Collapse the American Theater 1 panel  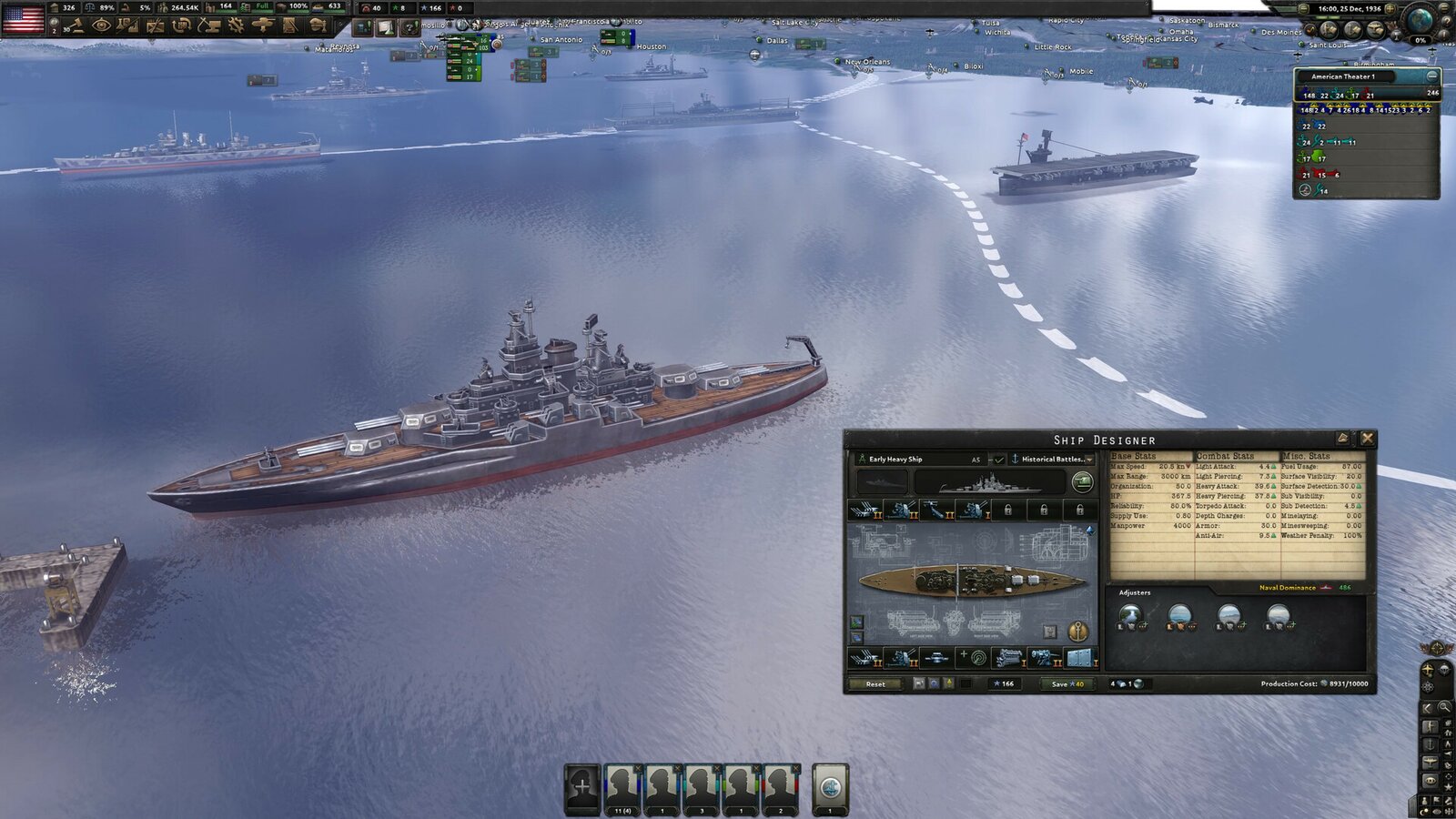point(1432,77)
